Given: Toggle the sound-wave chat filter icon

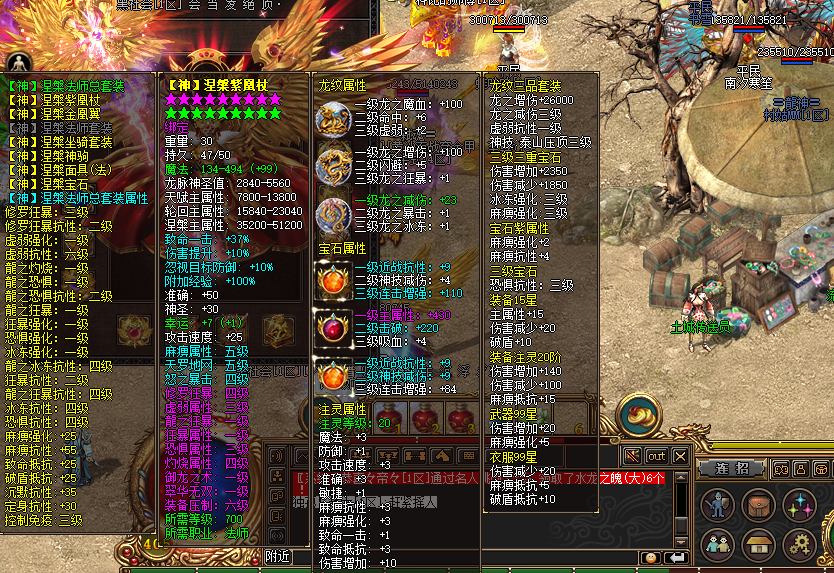Looking at the screenshot, I should pyautogui.click(x=276, y=456).
